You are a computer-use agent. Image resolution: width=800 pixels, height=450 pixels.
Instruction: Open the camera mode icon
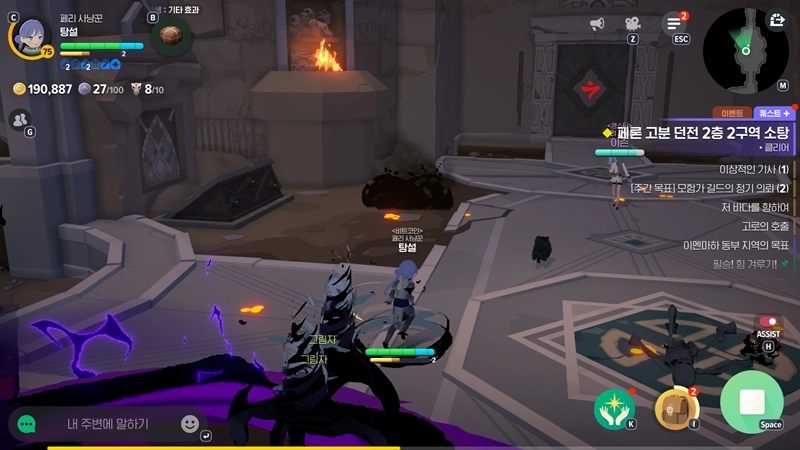(633, 23)
